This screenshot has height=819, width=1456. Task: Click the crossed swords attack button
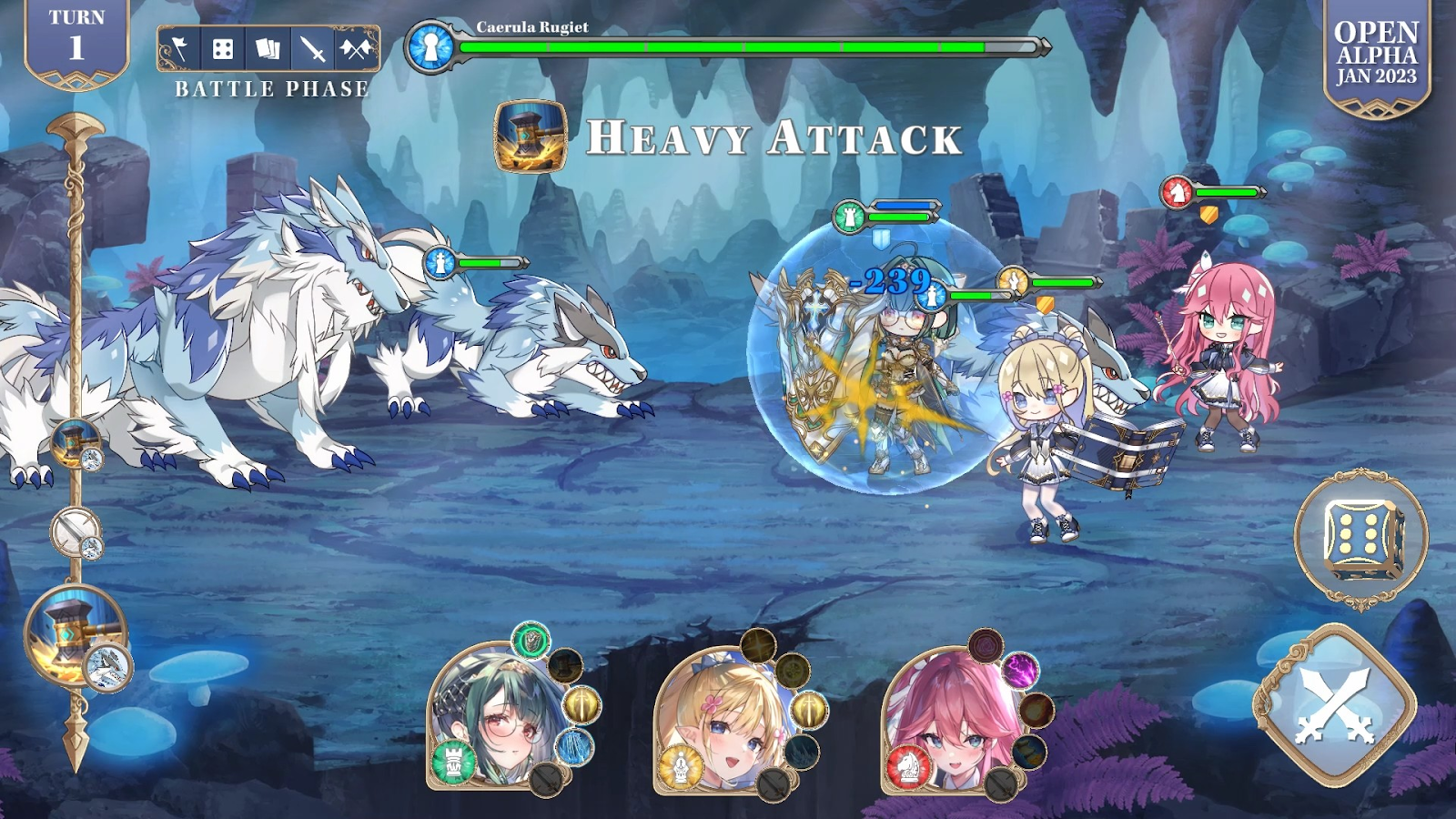pyautogui.click(x=1334, y=705)
